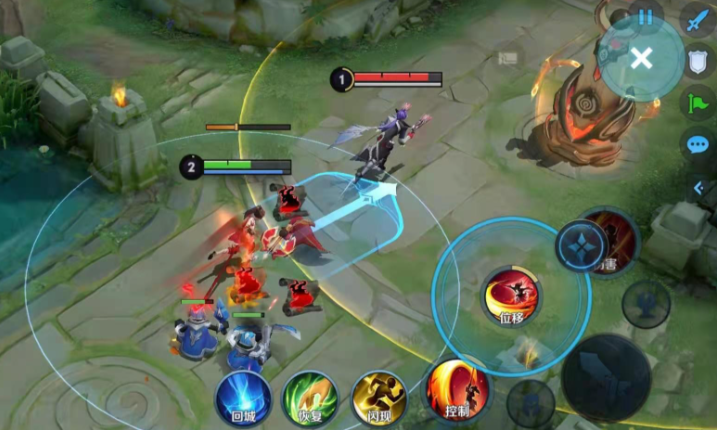Tap the blue four-point star skill button
717x430 pixels.
pyautogui.click(x=583, y=247)
